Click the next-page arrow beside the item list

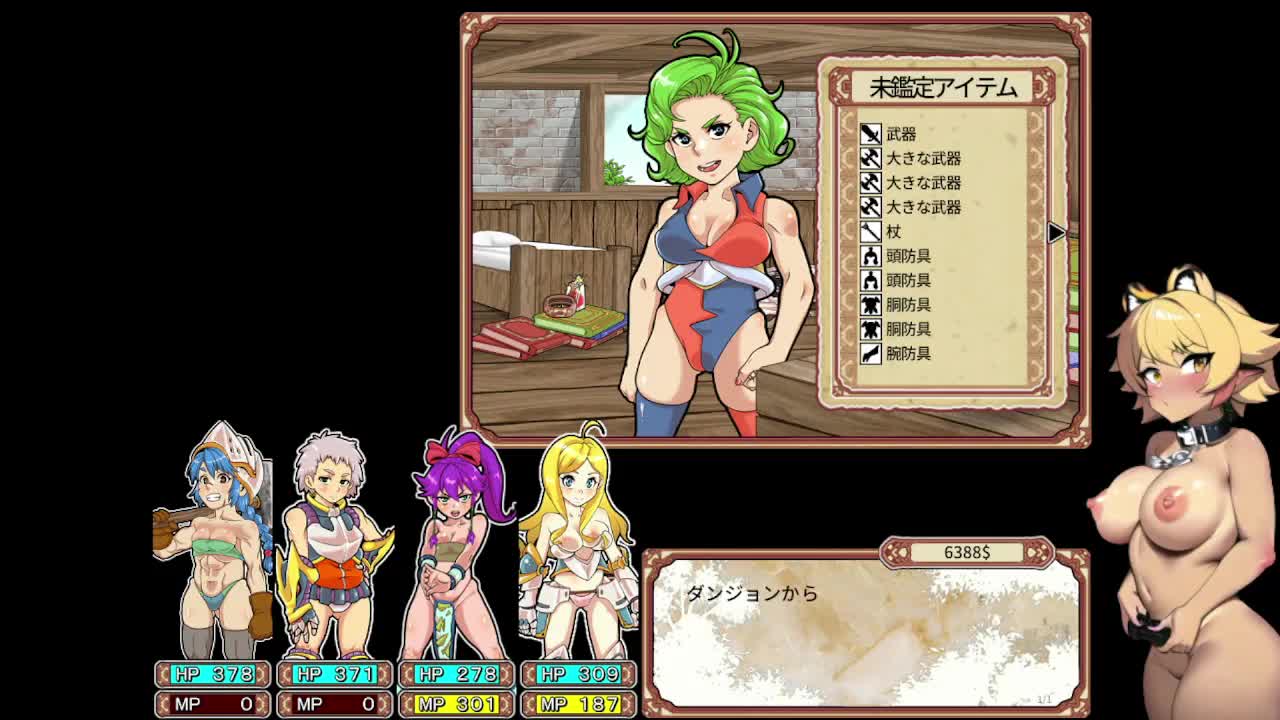pos(1056,232)
